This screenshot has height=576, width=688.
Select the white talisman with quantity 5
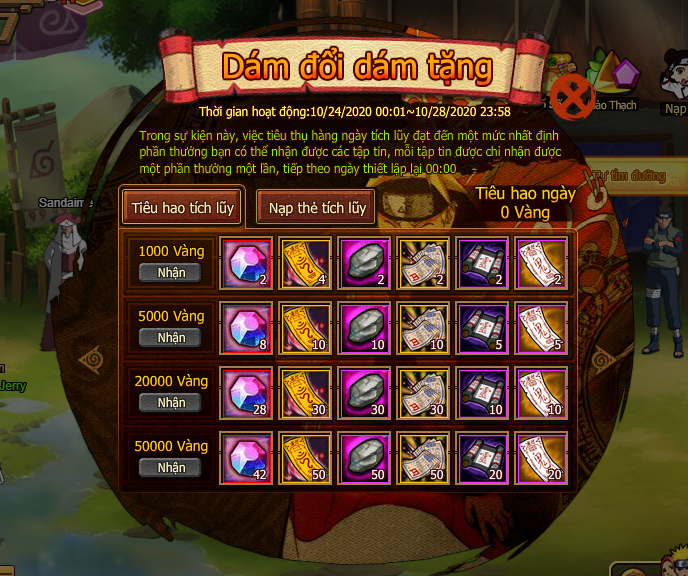pos(541,328)
